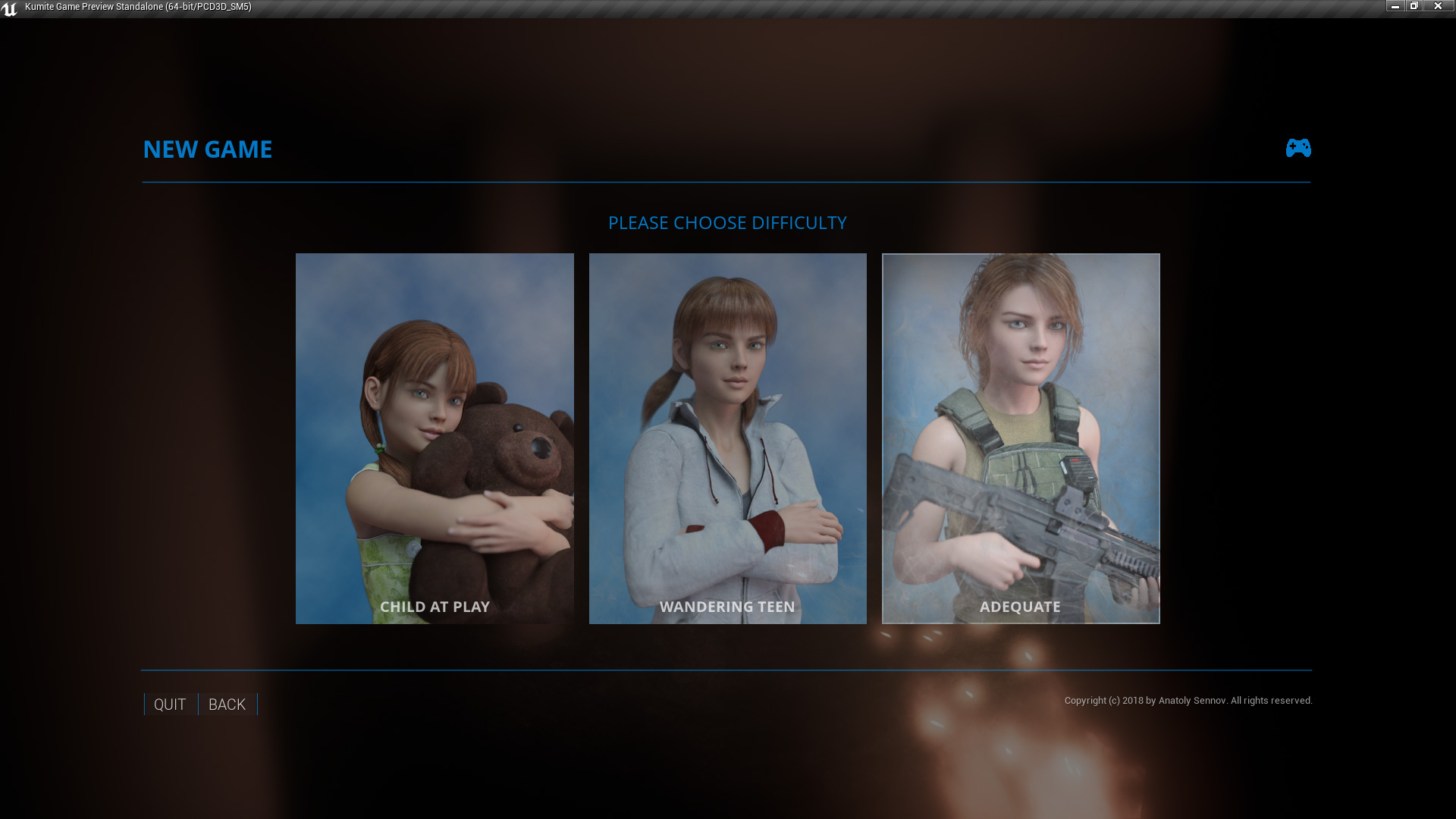The width and height of the screenshot is (1456, 819).
Task: Pick the Adequate difficulty portrait
Action: coord(1021,438)
